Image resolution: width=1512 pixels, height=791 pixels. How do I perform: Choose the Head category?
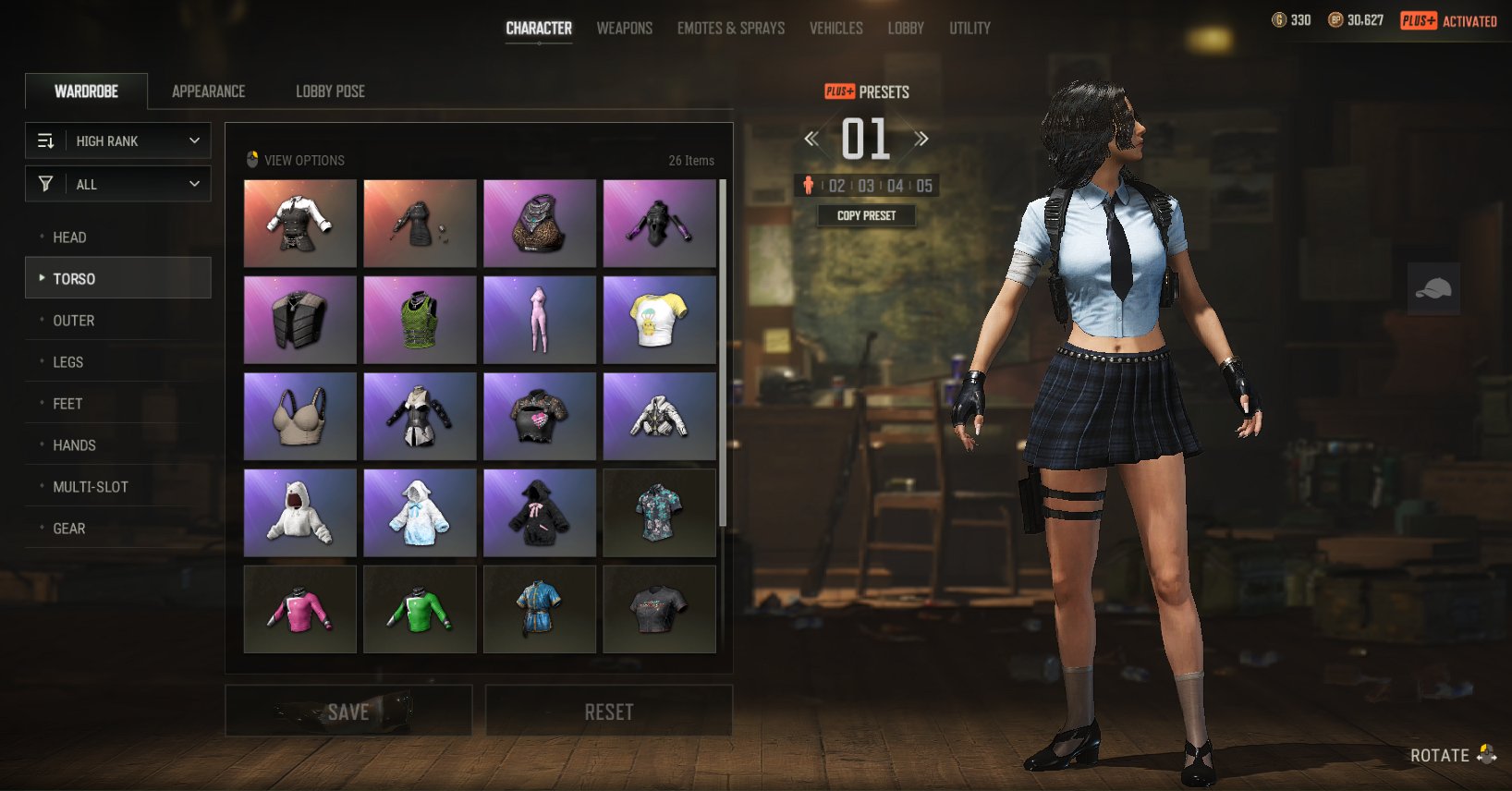69,237
